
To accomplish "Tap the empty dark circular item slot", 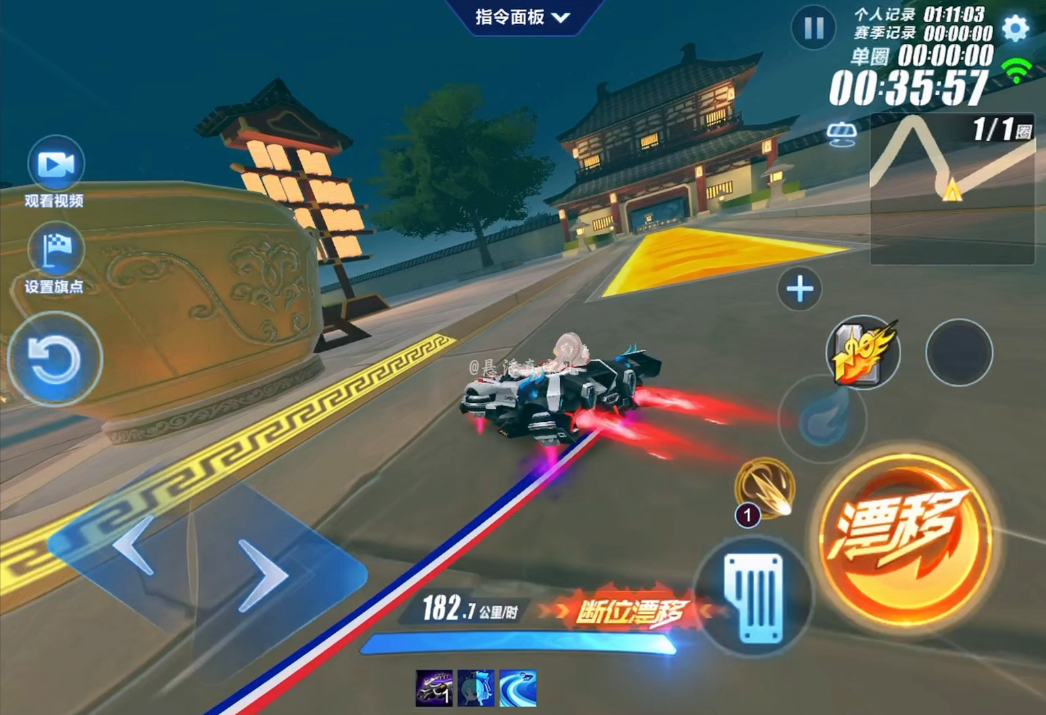I will tap(959, 352).
